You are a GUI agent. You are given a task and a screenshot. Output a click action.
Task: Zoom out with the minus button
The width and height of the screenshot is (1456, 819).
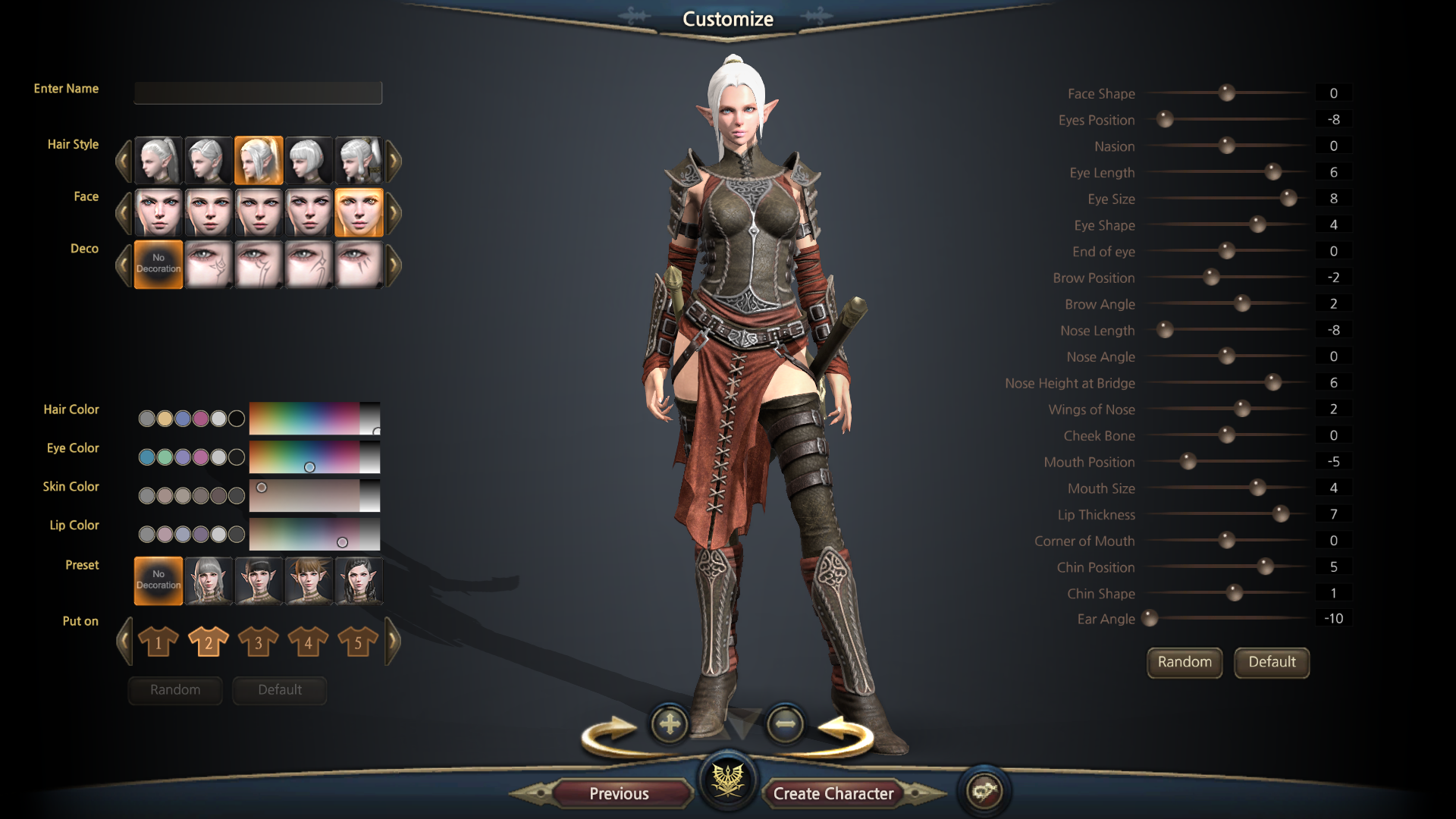(785, 724)
